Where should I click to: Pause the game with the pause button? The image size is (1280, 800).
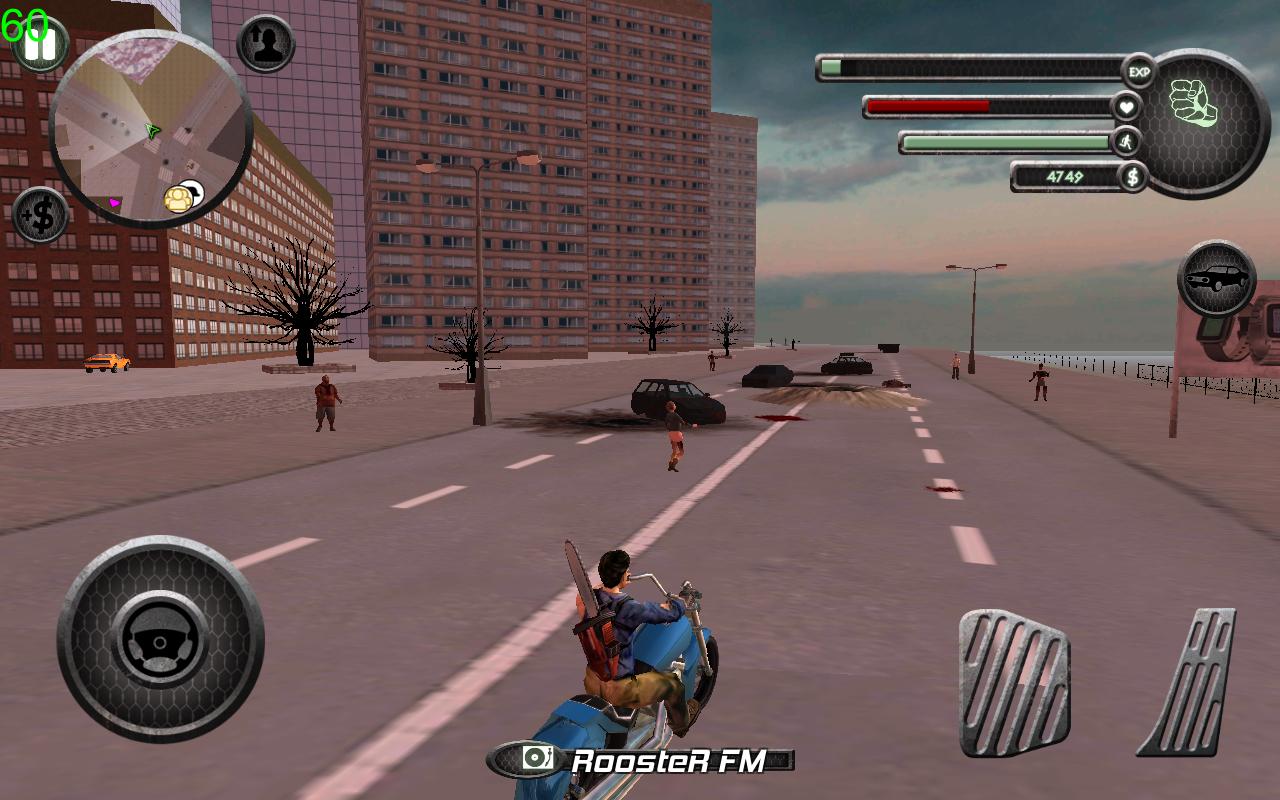pyautogui.click(x=40, y=45)
